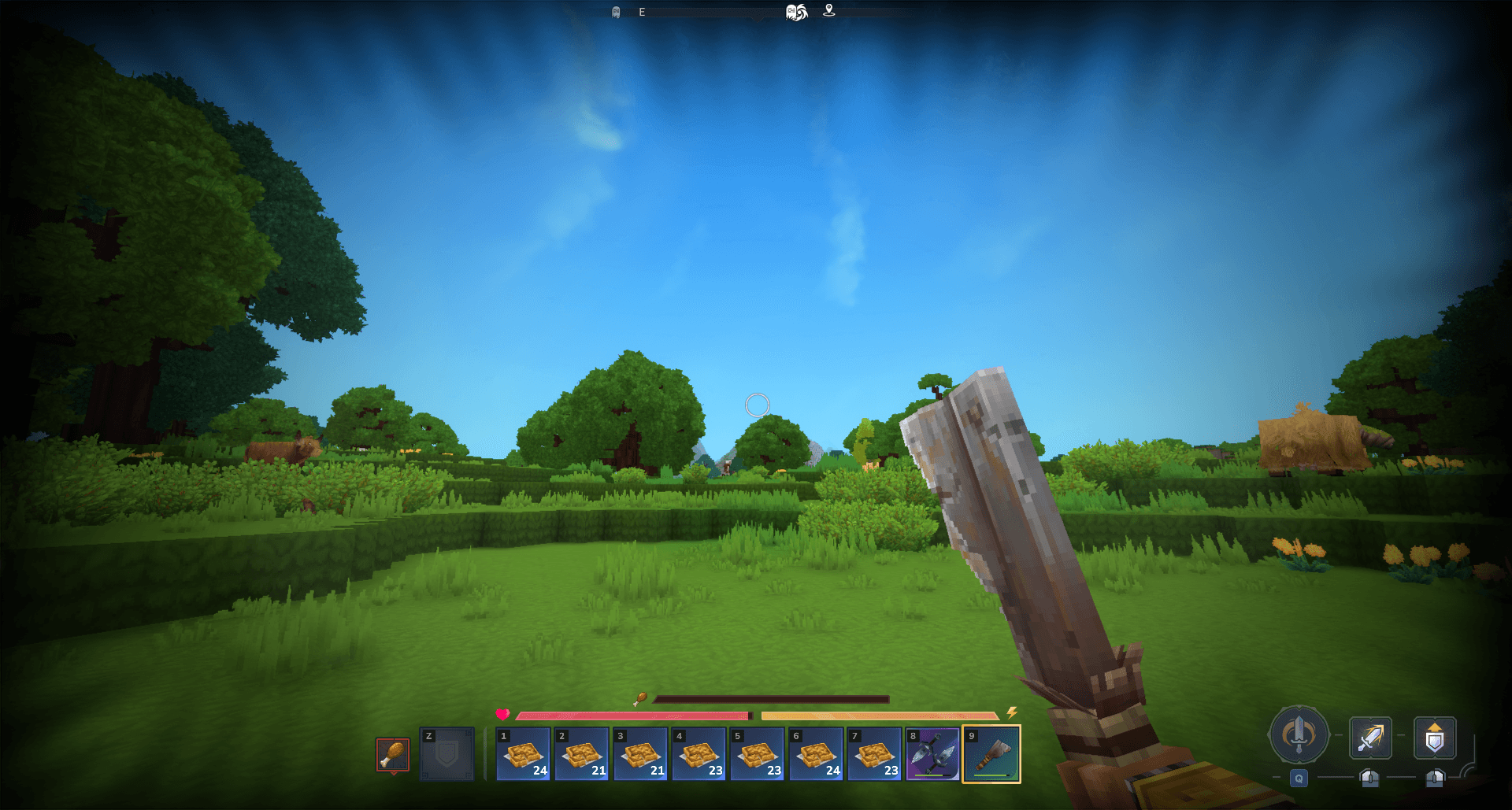Click the tombstone and portal compass marker
Viewport: 1512px width, 810px height.
tap(796, 12)
